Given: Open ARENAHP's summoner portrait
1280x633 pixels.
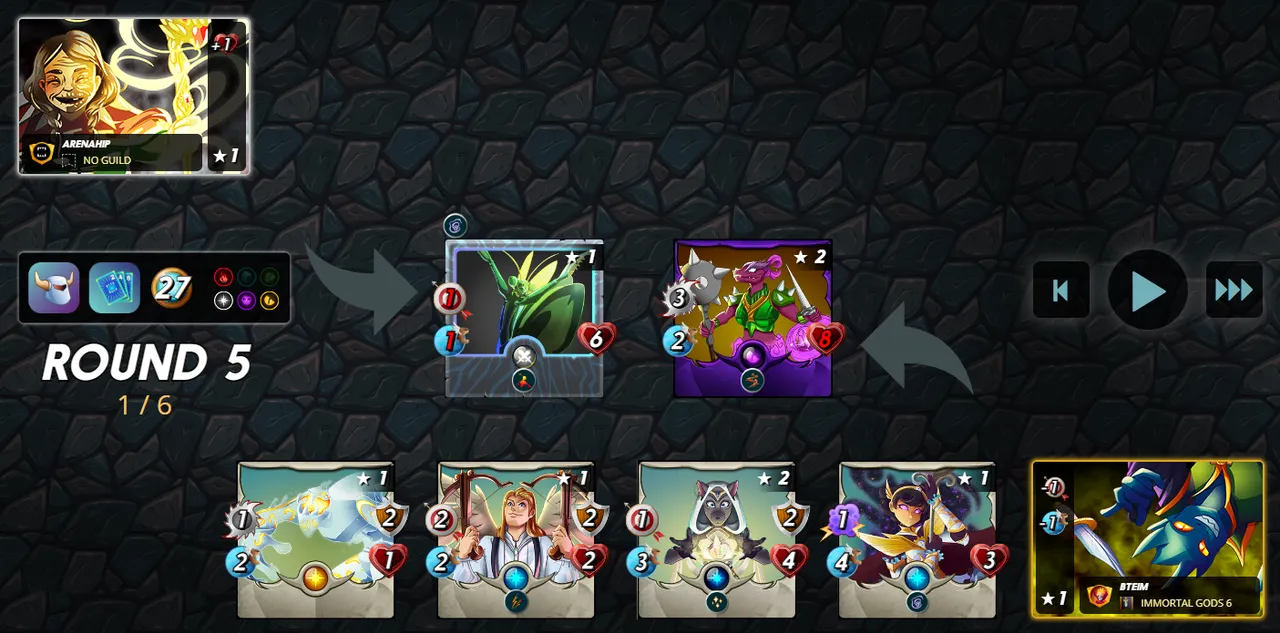Looking at the screenshot, I should (132, 96).
